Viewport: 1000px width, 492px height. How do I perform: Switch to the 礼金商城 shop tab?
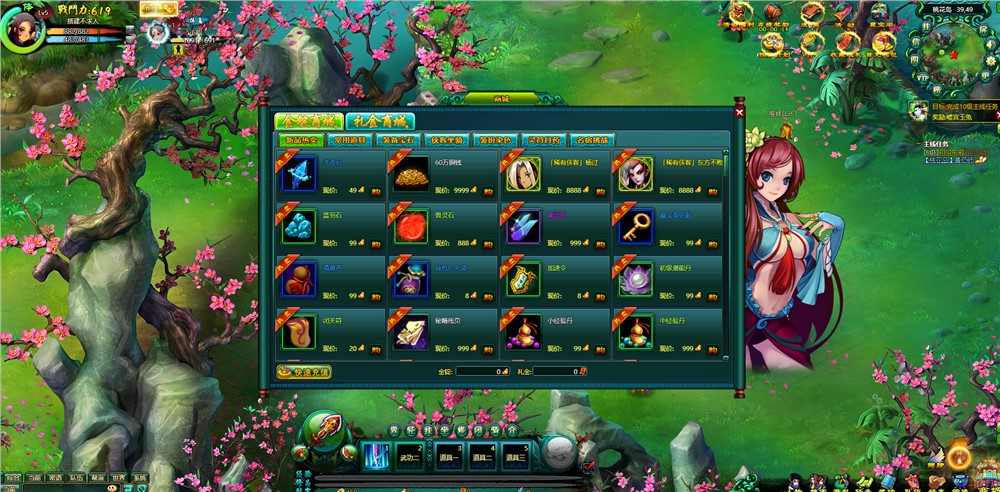point(380,121)
